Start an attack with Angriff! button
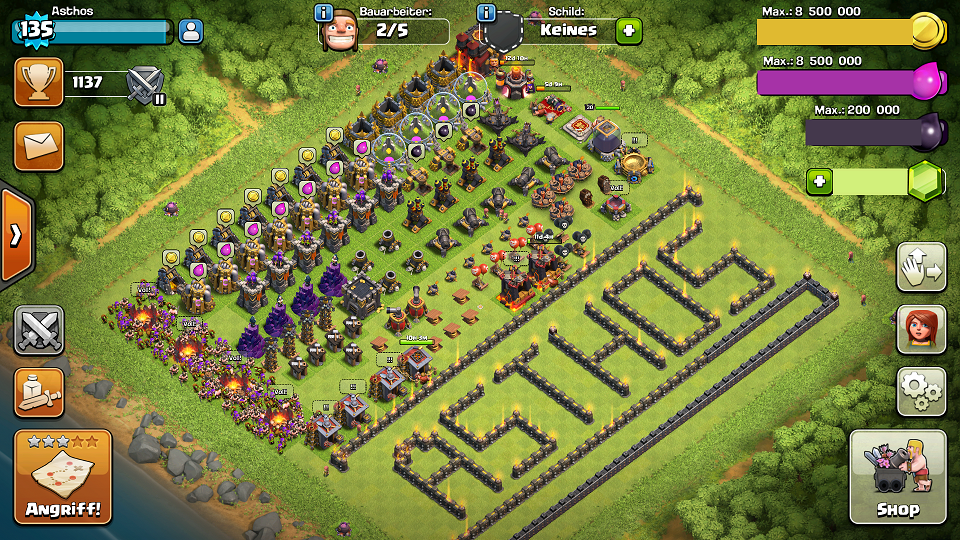The width and height of the screenshot is (960, 540). 62,477
